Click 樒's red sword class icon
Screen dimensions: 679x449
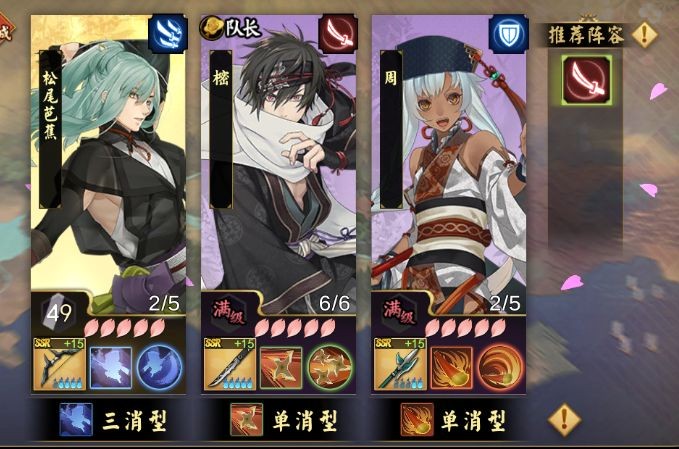coord(338,33)
